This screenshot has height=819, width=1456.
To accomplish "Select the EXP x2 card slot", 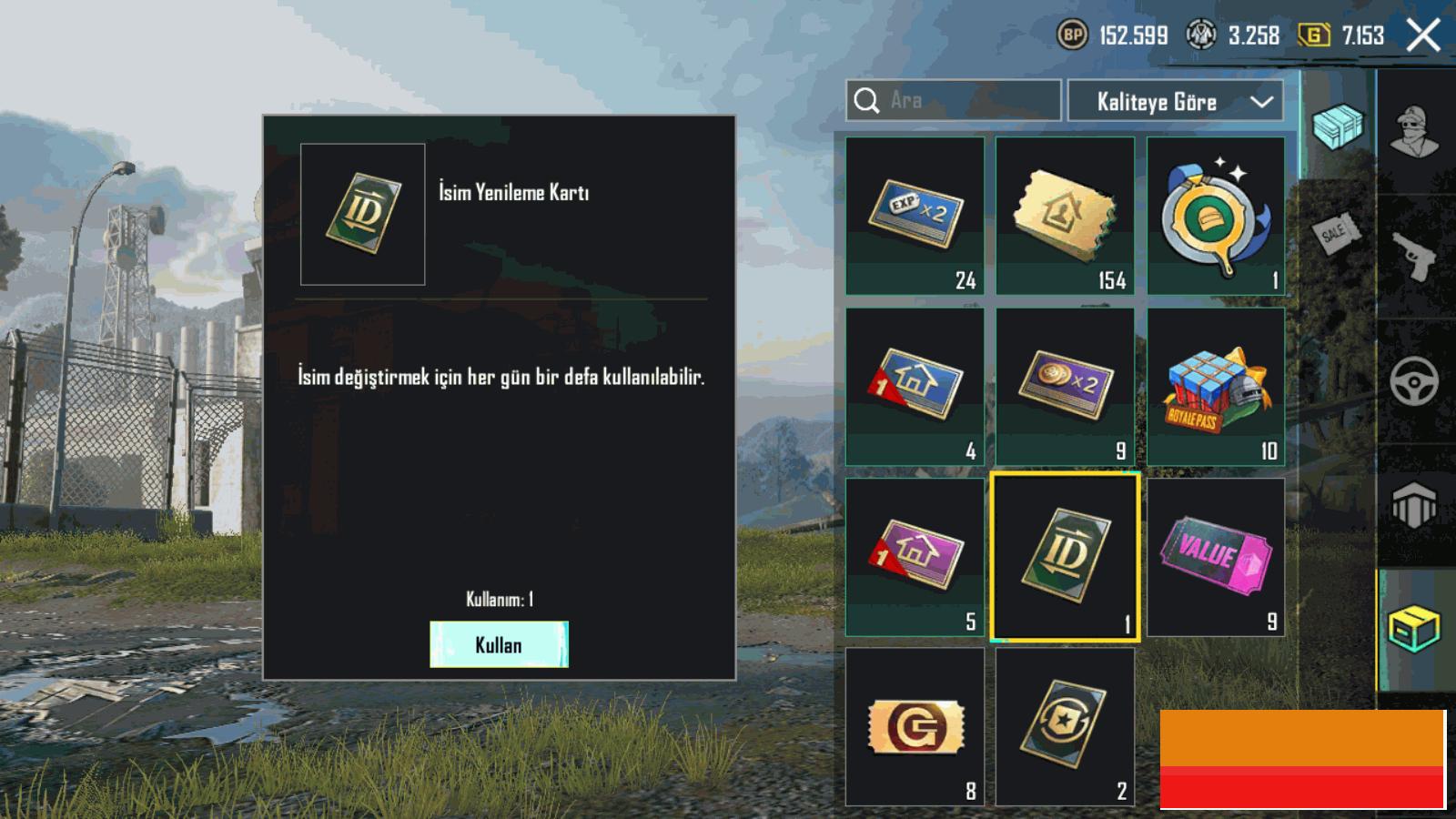I will (x=915, y=216).
